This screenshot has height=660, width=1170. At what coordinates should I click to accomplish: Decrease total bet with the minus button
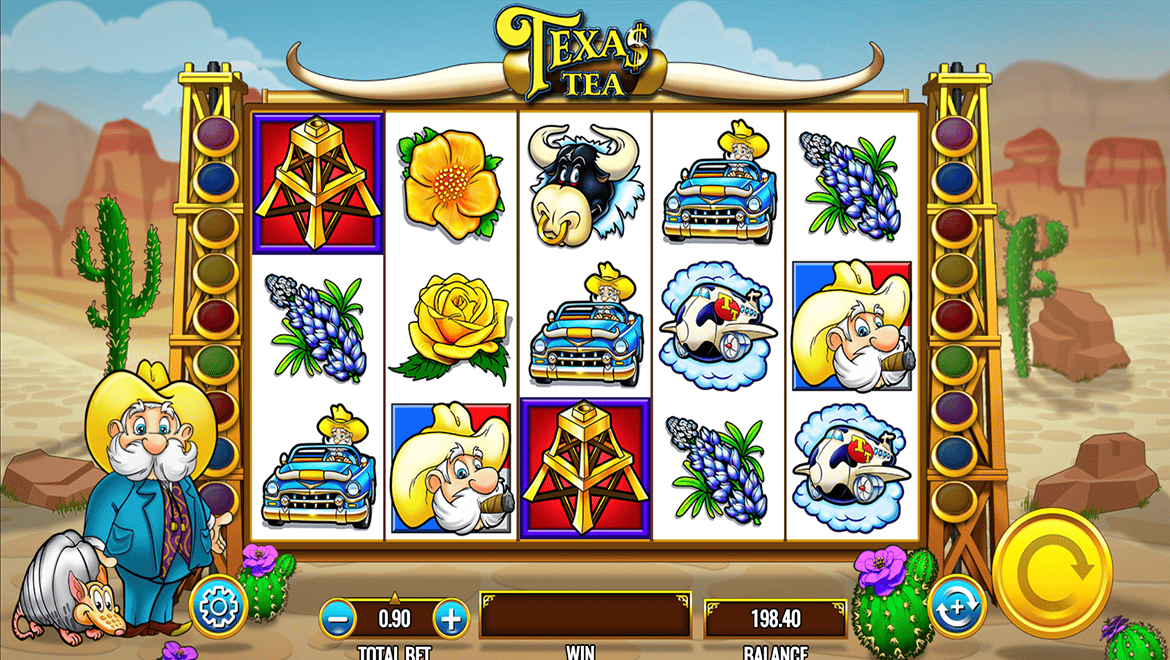click(340, 618)
